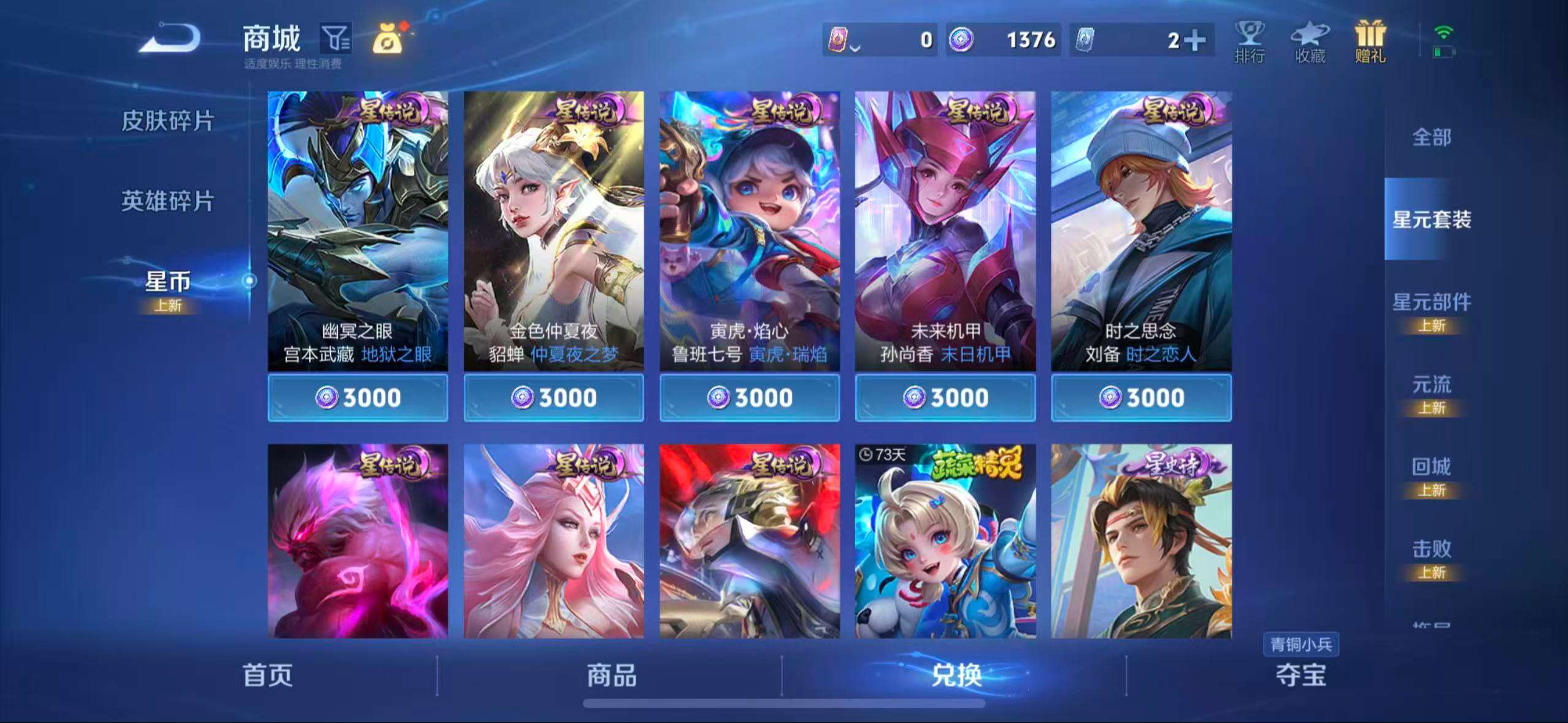Click the money bag icon beside 商城

pos(386,39)
